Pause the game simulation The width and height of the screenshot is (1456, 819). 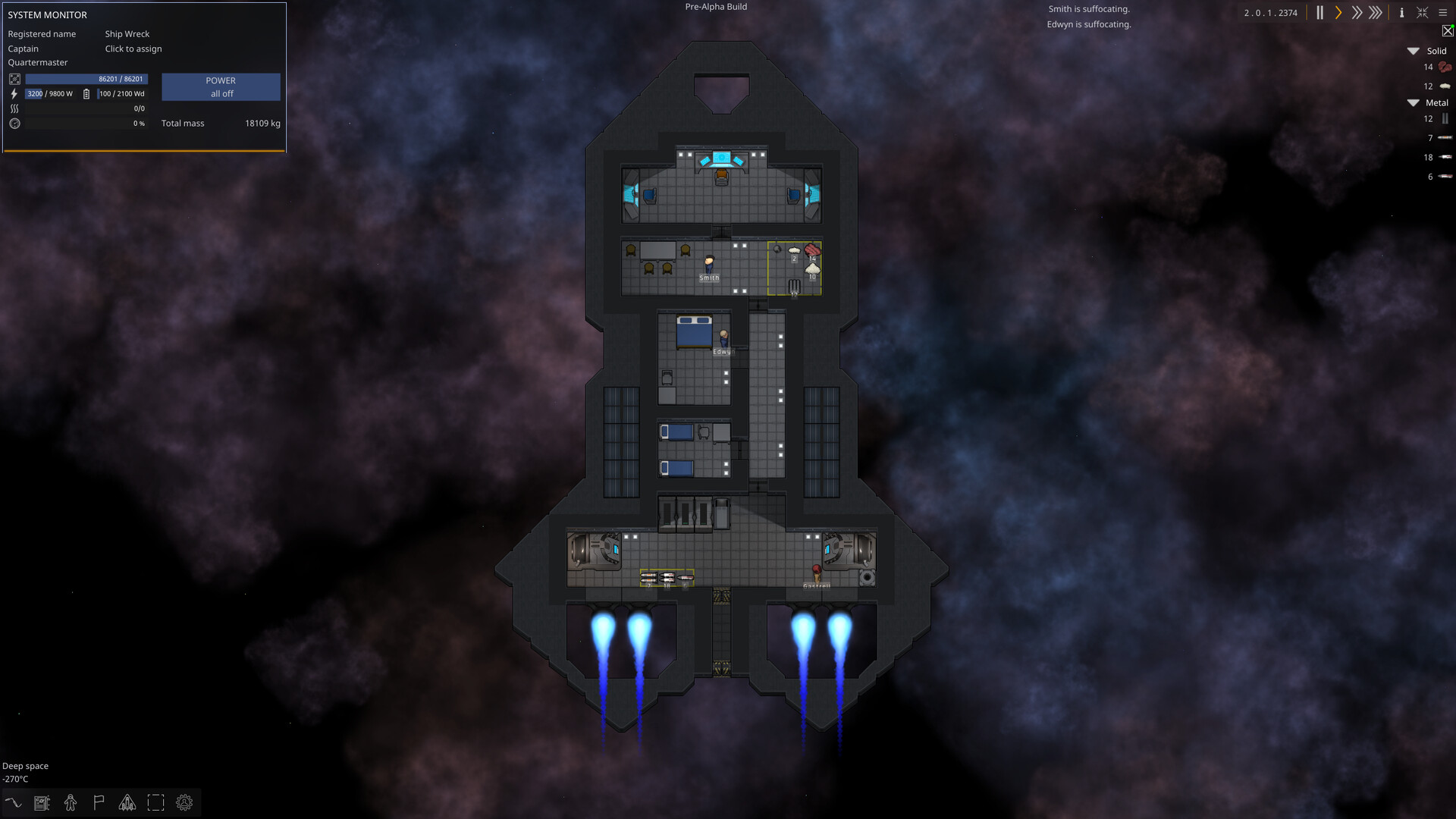[1319, 13]
